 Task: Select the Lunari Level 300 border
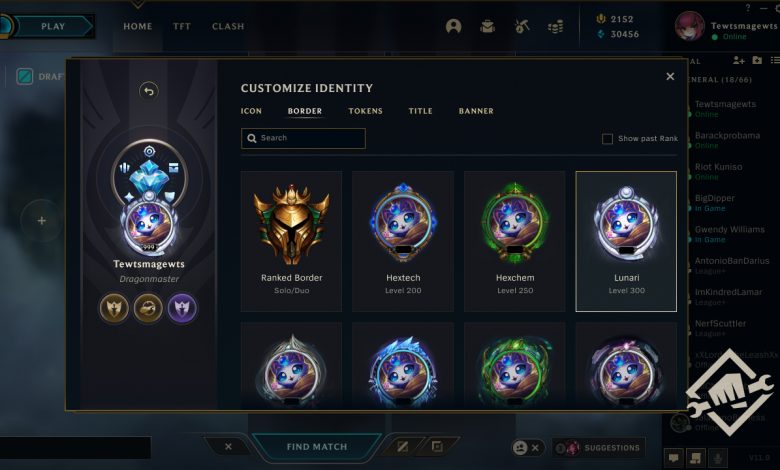[x=626, y=241]
